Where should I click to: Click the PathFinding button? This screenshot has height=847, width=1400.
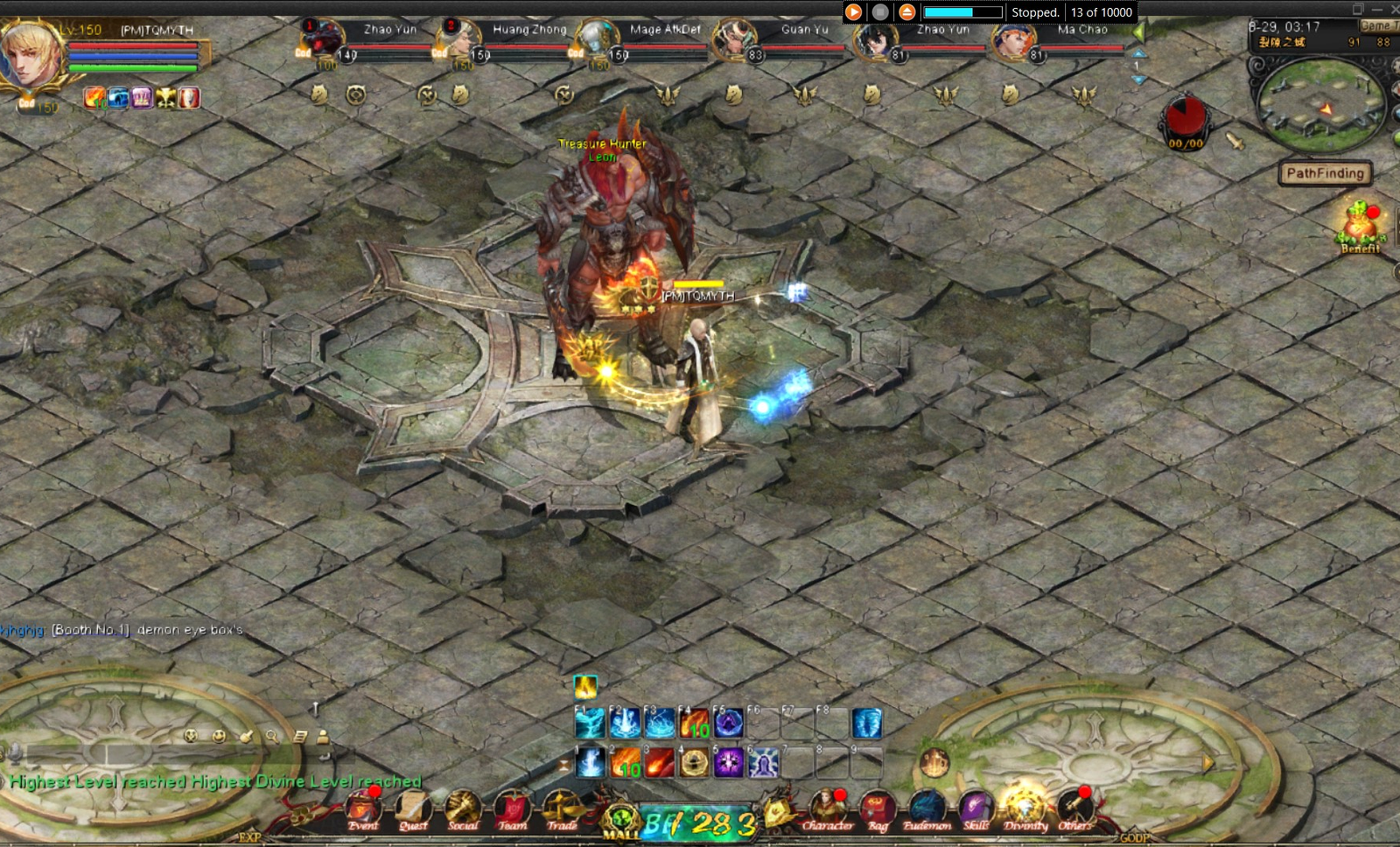(x=1325, y=173)
